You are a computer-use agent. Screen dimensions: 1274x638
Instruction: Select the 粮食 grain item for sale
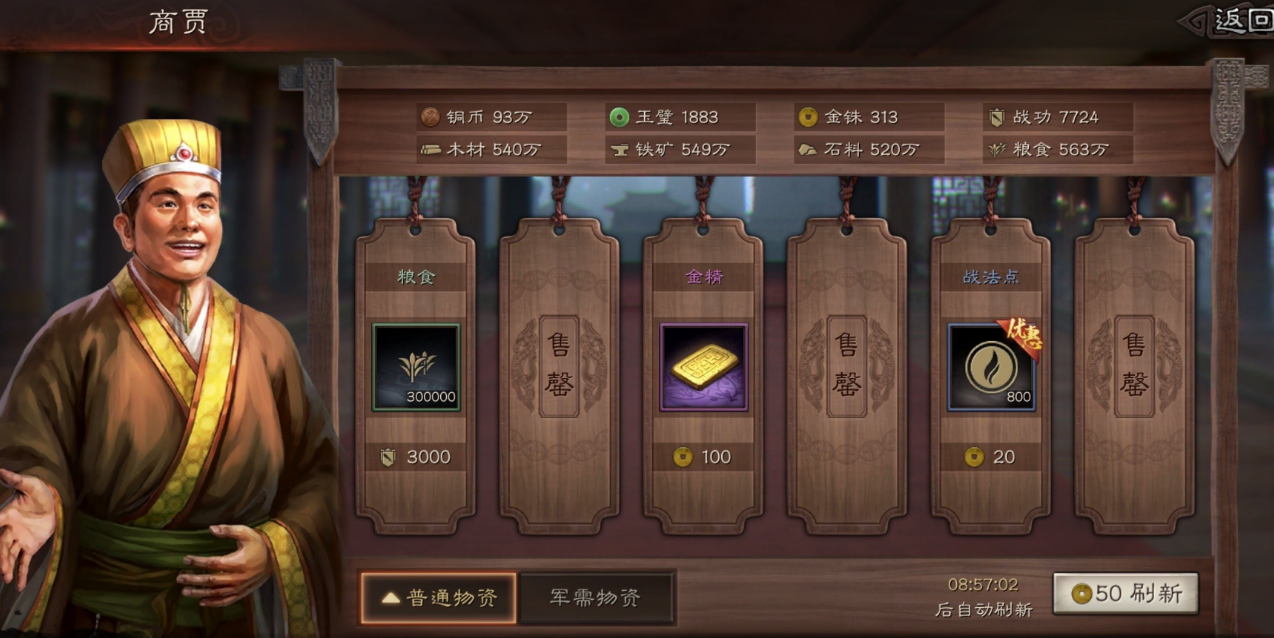pyautogui.click(x=416, y=367)
